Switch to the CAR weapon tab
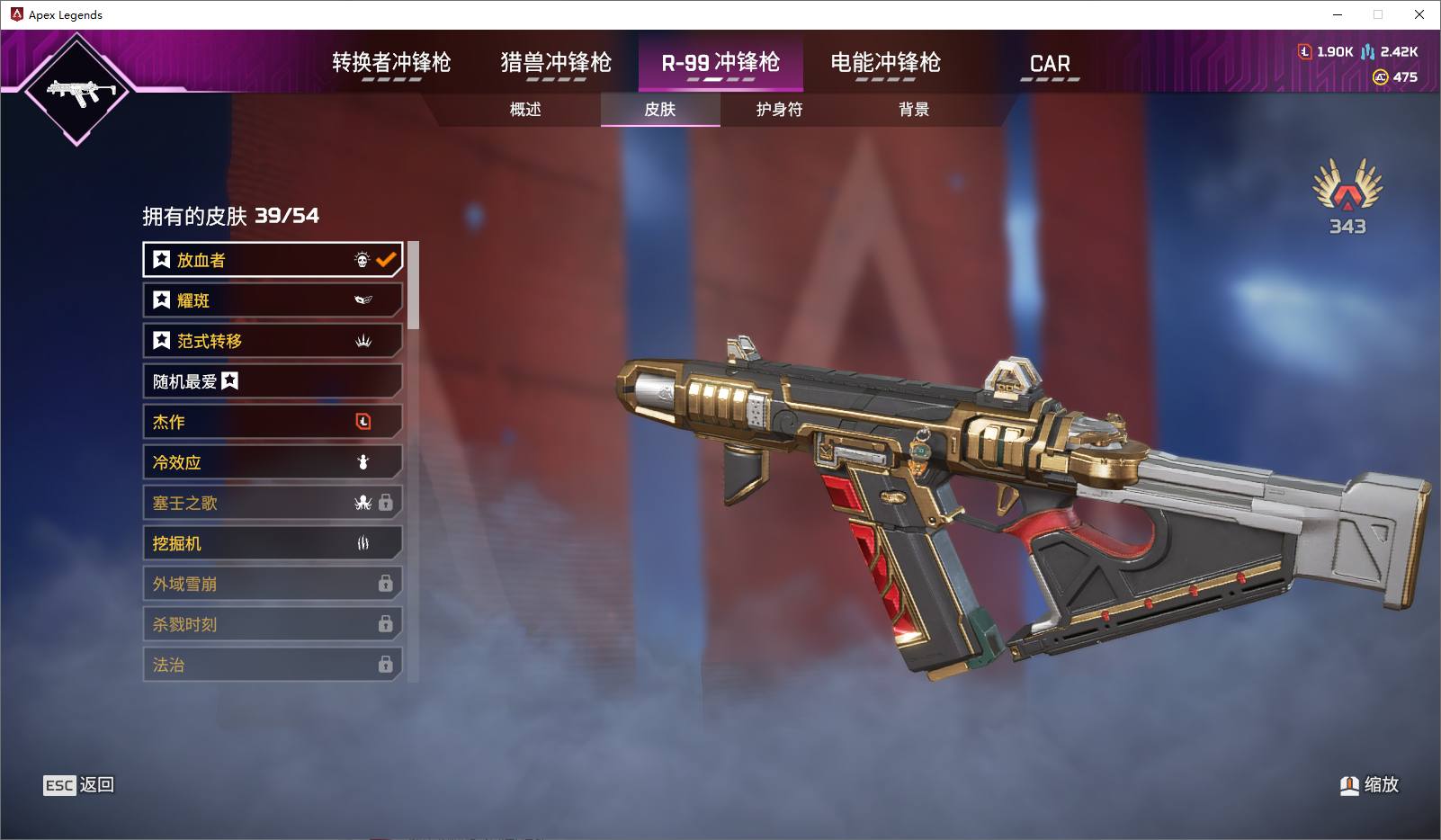The image size is (1441, 840). point(1050,64)
